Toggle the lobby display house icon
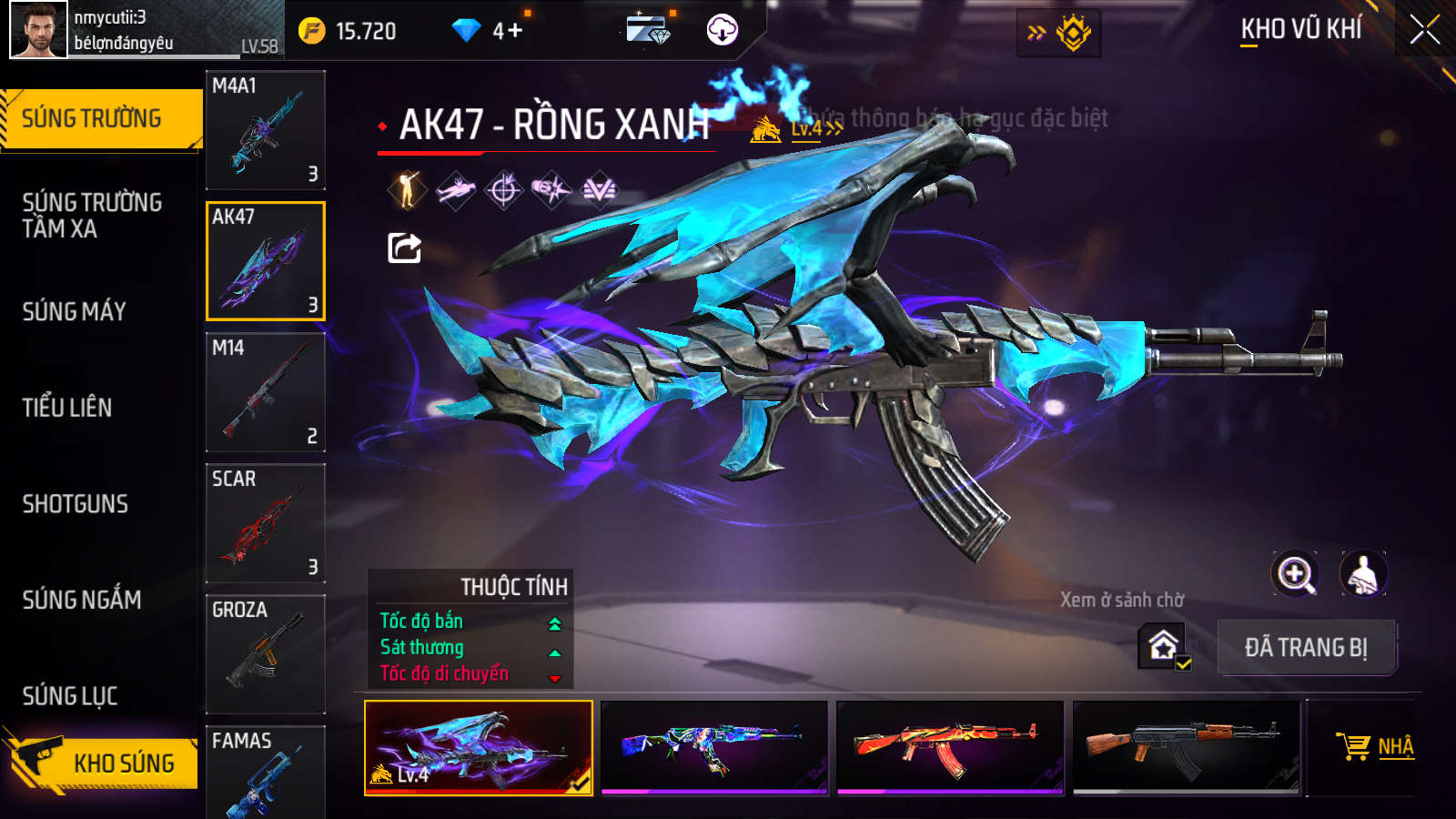The height and width of the screenshot is (819, 1456). click(1164, 646)
